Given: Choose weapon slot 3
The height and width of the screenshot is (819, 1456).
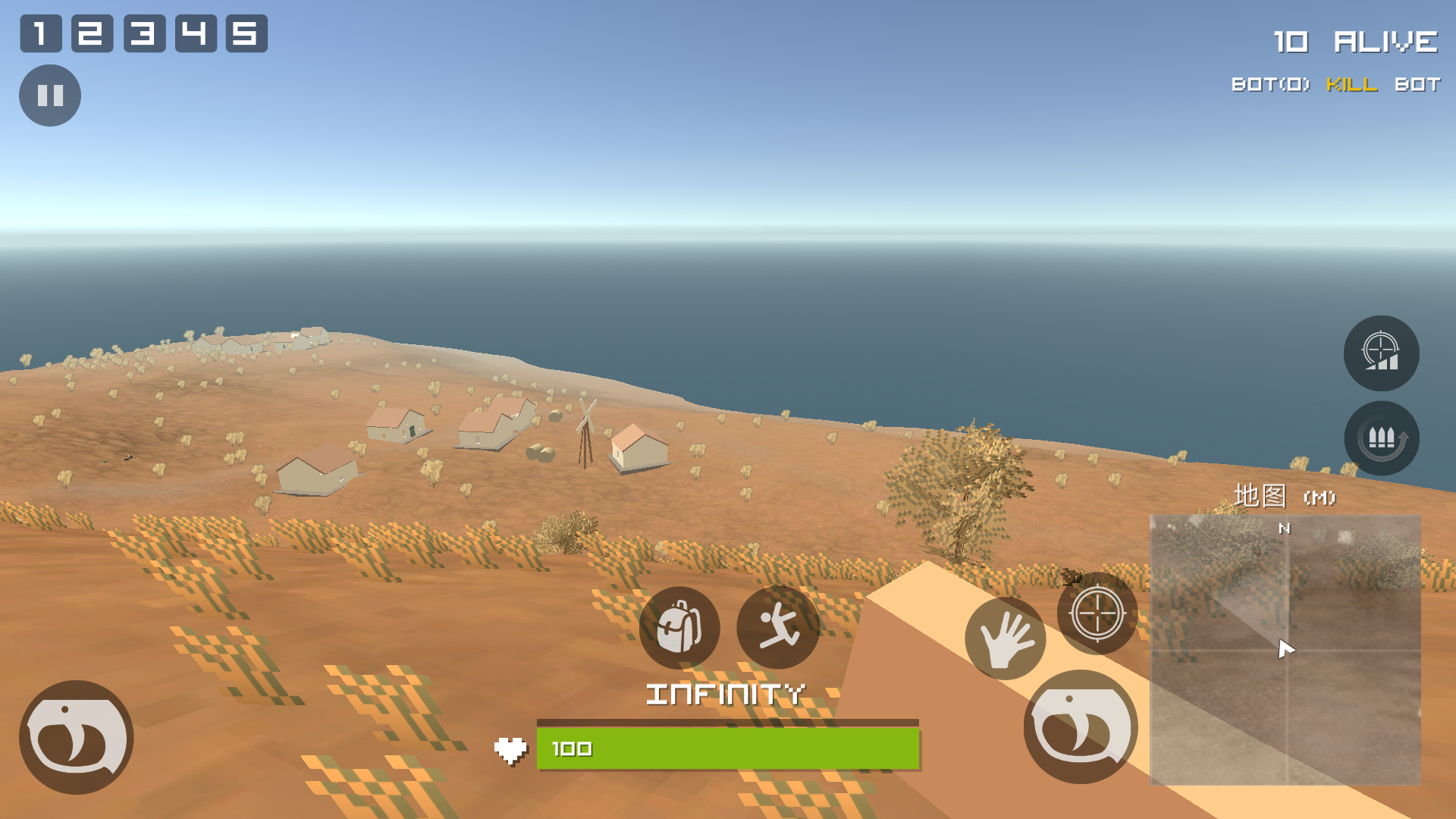Looking at the screenshot, I should click(144, 33).
